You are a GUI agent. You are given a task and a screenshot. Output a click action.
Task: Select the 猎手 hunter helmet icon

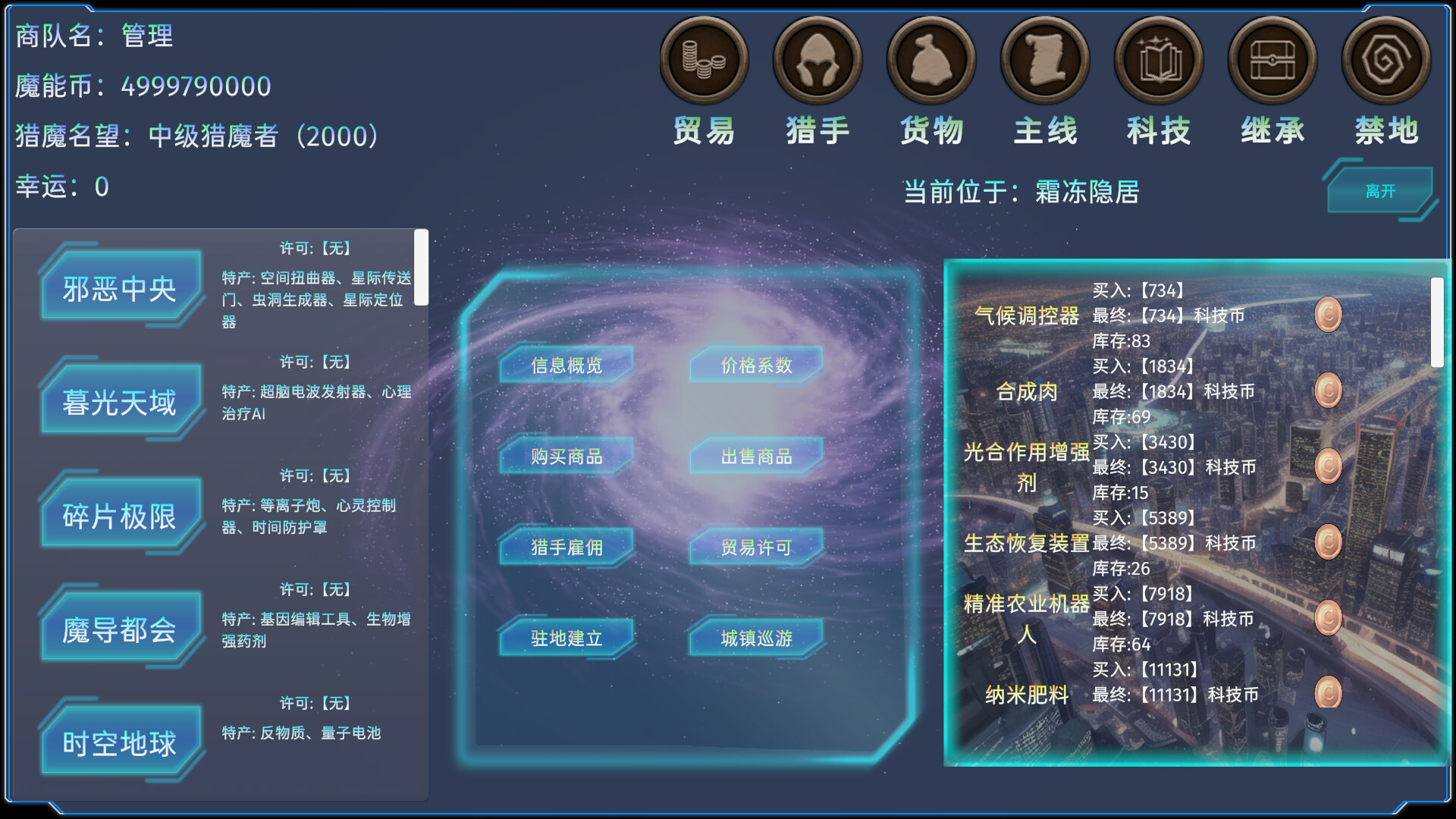pos(817,59)
